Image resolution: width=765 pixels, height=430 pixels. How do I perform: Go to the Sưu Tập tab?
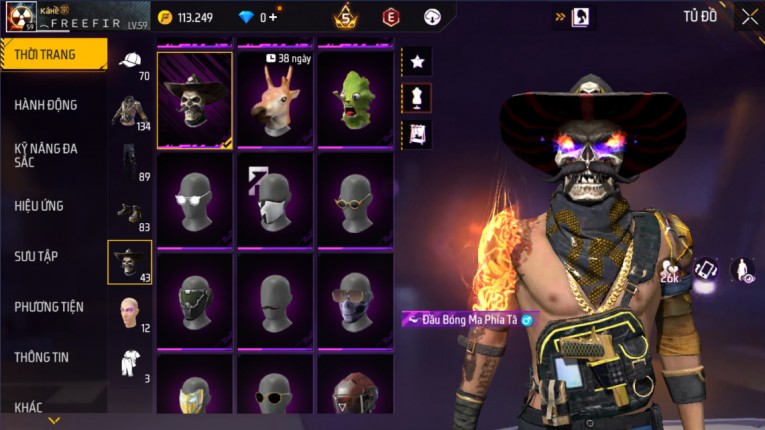[36, 256]
